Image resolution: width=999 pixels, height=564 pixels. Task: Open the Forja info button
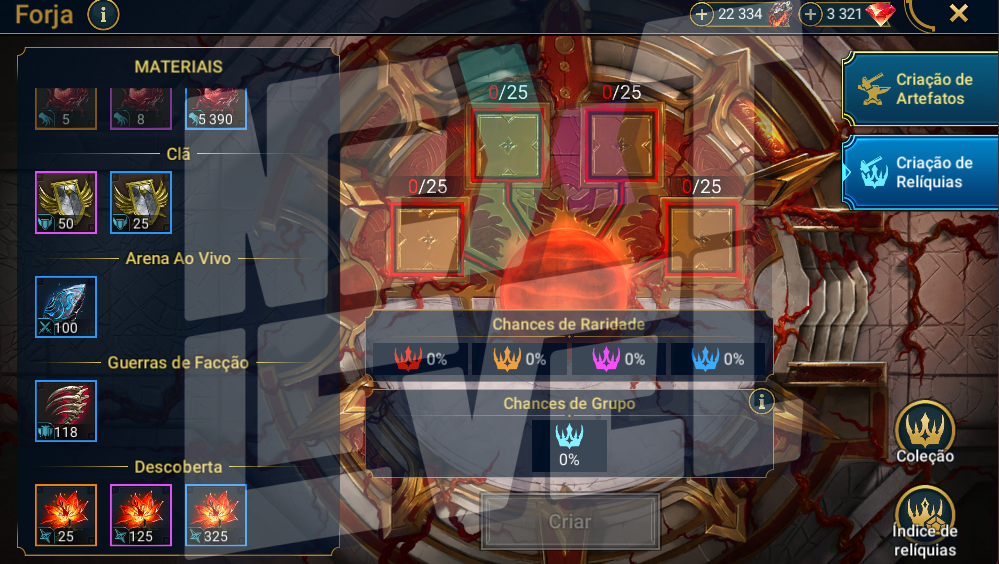104,15
